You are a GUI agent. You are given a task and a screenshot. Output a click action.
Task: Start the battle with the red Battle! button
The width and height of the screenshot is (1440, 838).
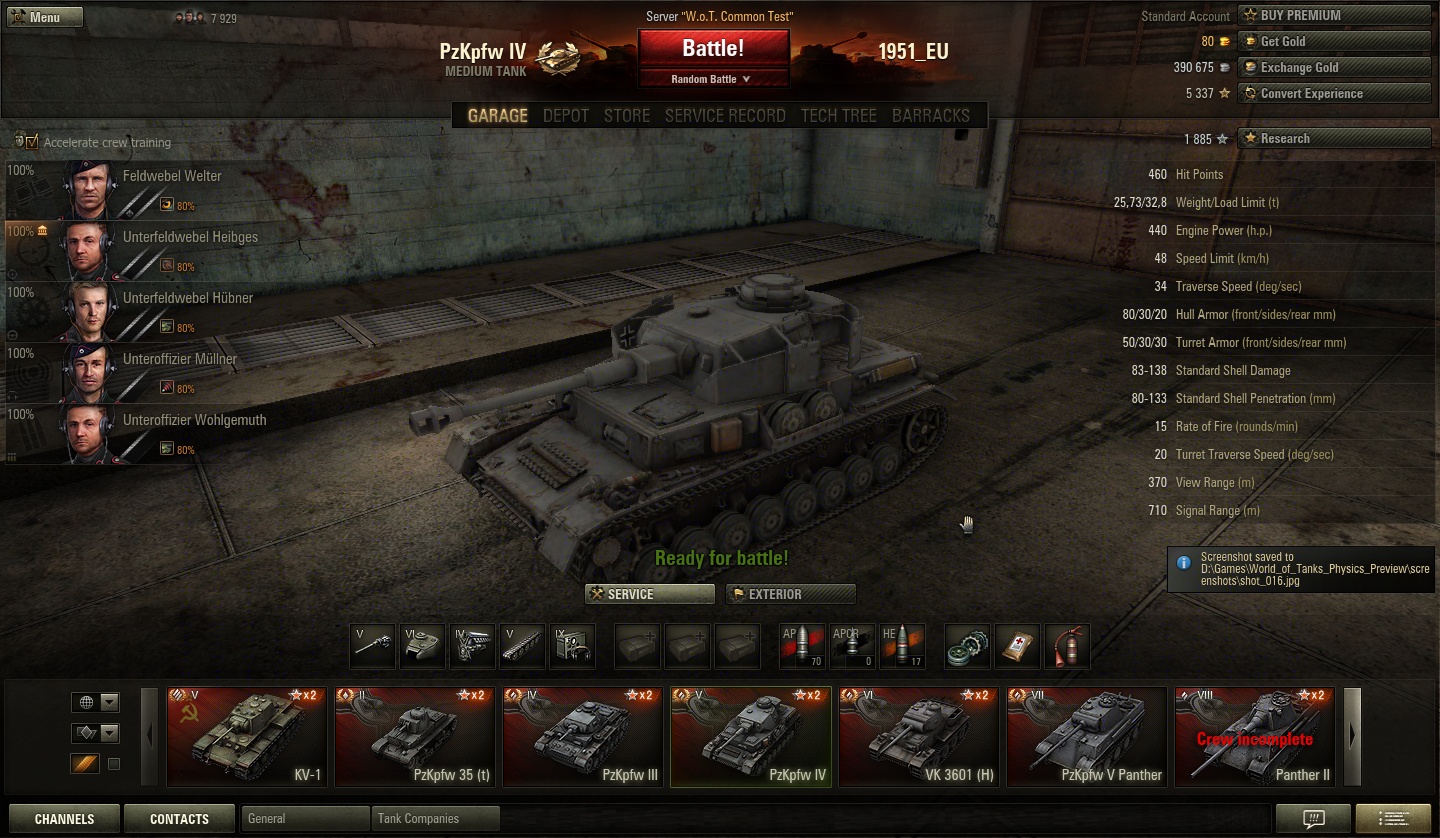click(713, 48)
